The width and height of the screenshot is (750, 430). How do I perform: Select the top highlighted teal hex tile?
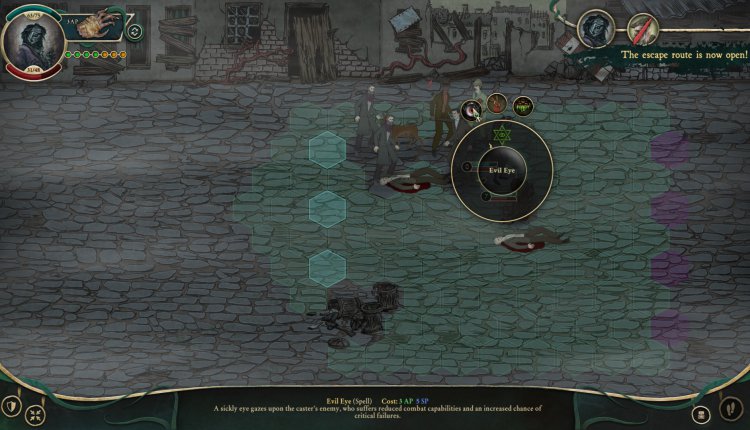coord(327,149)
